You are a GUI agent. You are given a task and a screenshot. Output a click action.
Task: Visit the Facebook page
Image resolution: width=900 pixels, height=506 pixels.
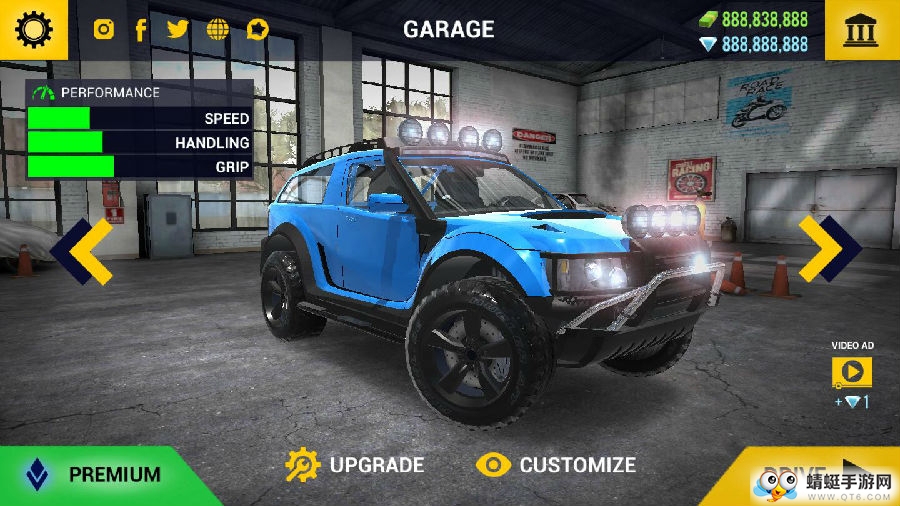click(x=141, y=29)
